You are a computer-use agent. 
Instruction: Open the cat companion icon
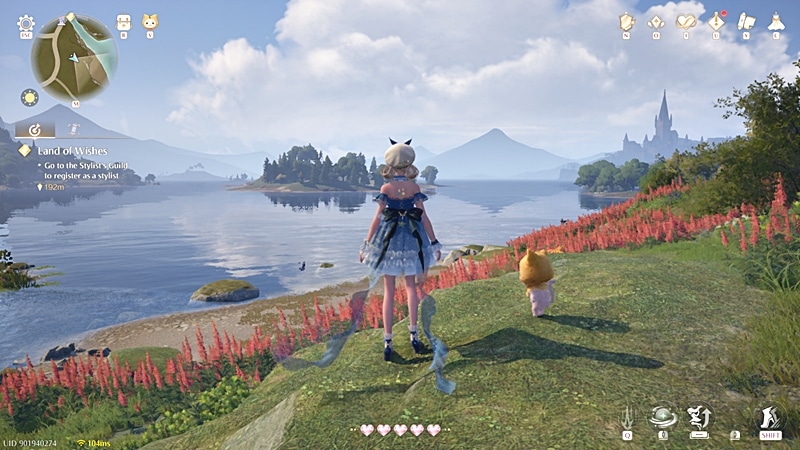point(150,22)
